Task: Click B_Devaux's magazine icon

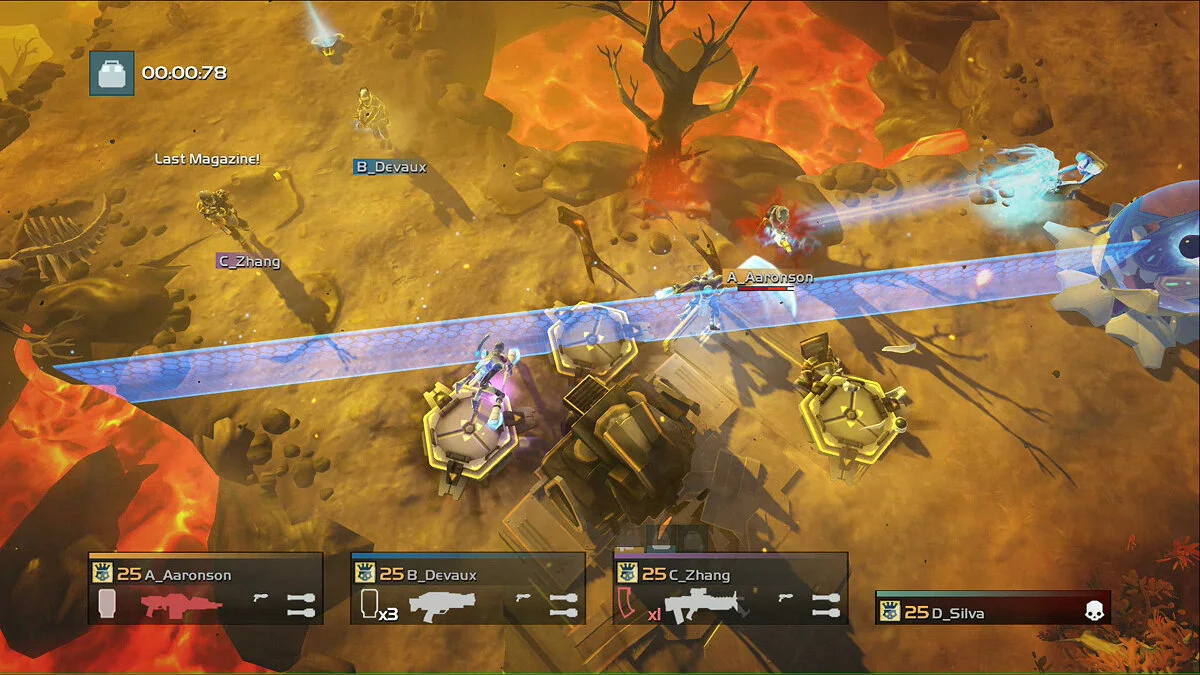Action: point(368,604)
